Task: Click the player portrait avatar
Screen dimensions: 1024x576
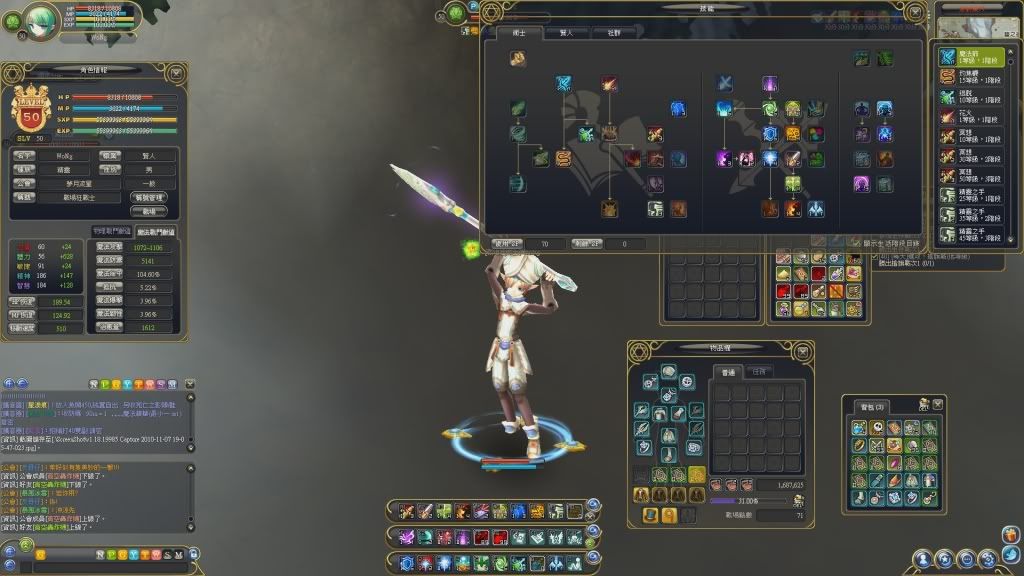Action: 42,22
